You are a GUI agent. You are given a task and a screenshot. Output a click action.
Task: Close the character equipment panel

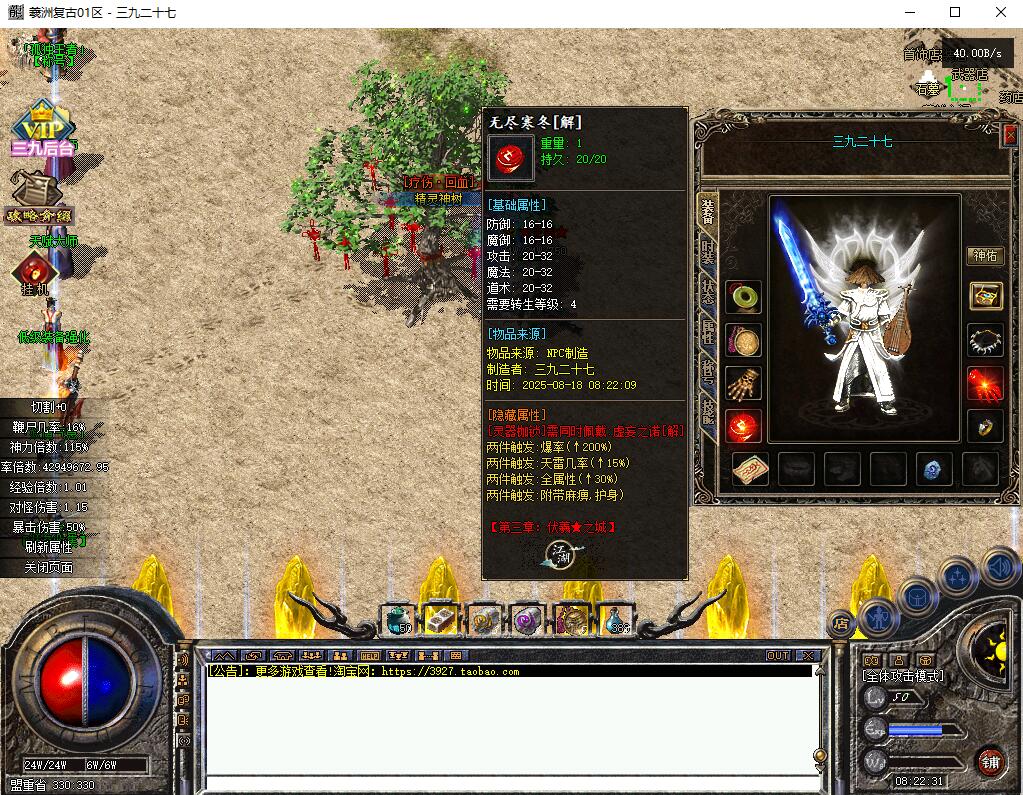(1008, 135)
